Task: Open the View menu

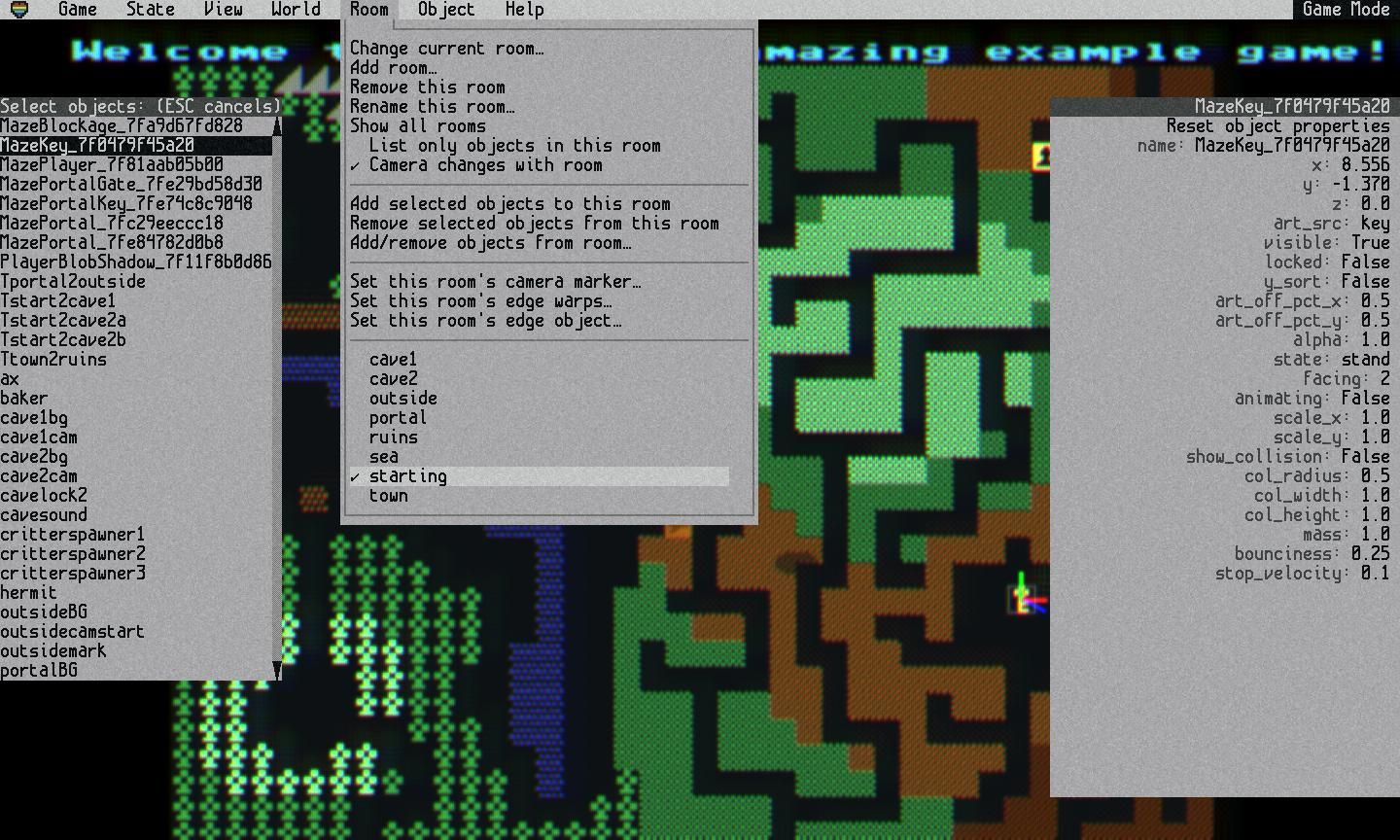Action: tap(223, 10)
